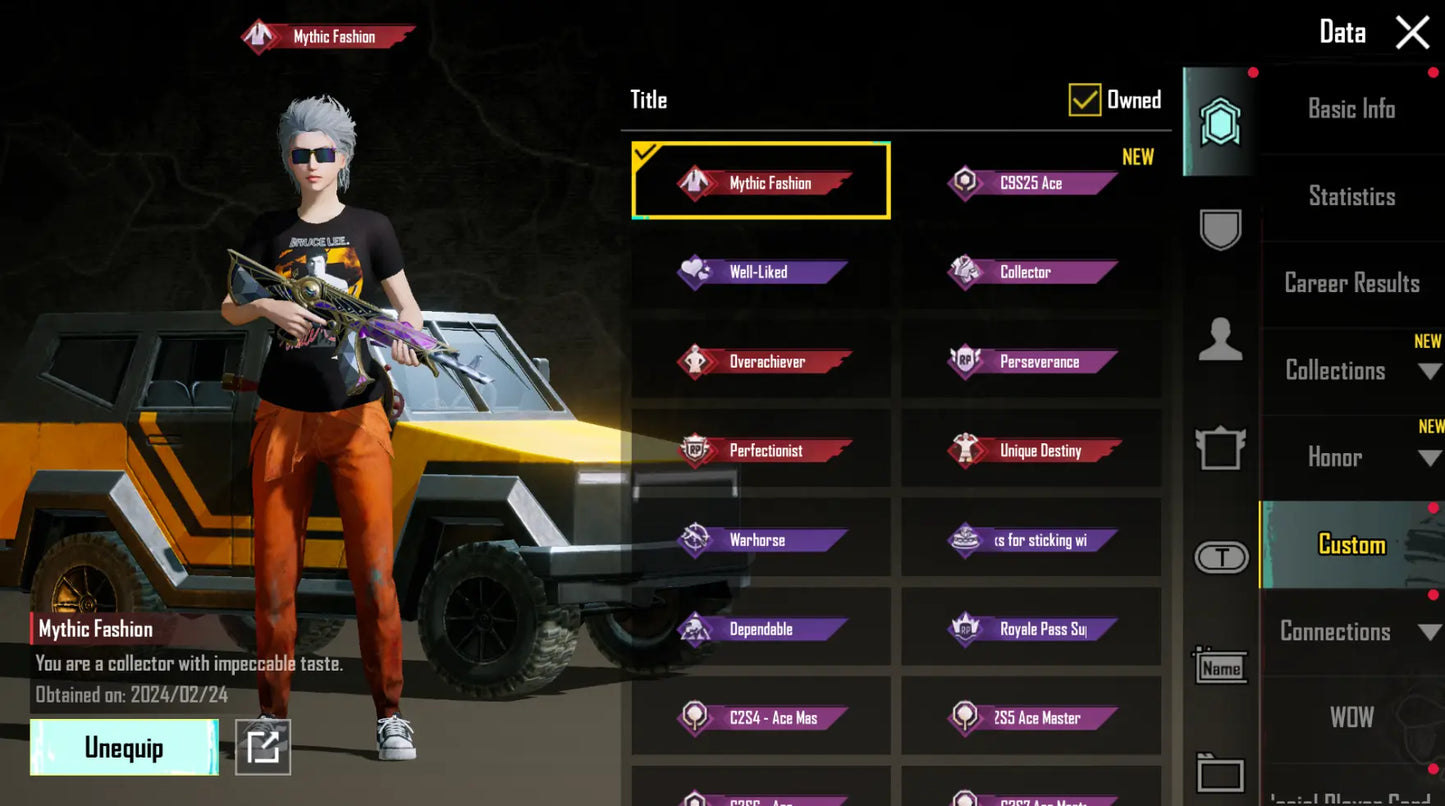Close the Data screen
Viewport: 1445px width, 806px height.
(x=1412, y=33)
